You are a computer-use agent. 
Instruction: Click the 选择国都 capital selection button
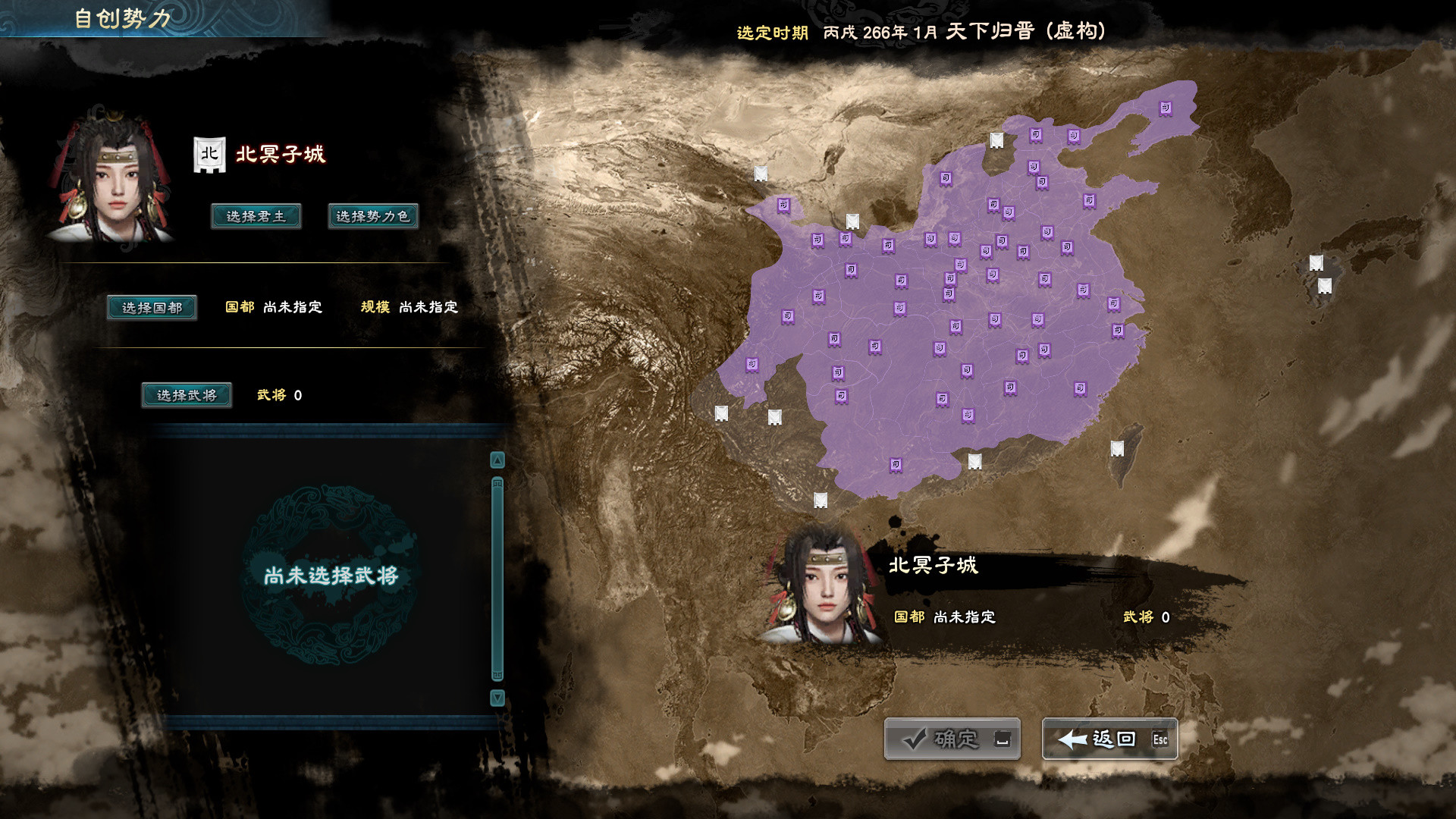[x=152, y=308]
